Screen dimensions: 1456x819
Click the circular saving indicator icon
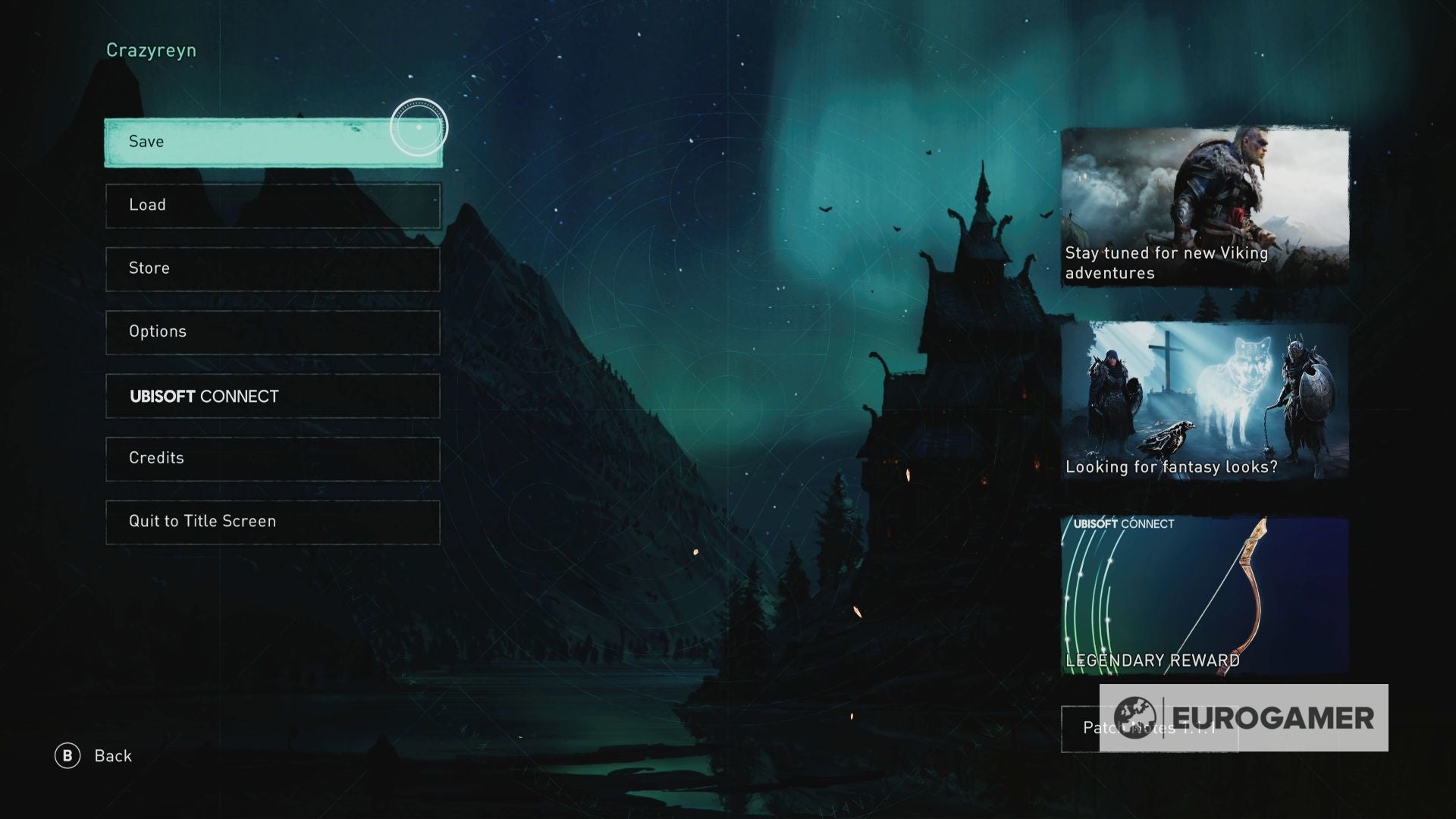pyautogui.click(x=419, y=127)
